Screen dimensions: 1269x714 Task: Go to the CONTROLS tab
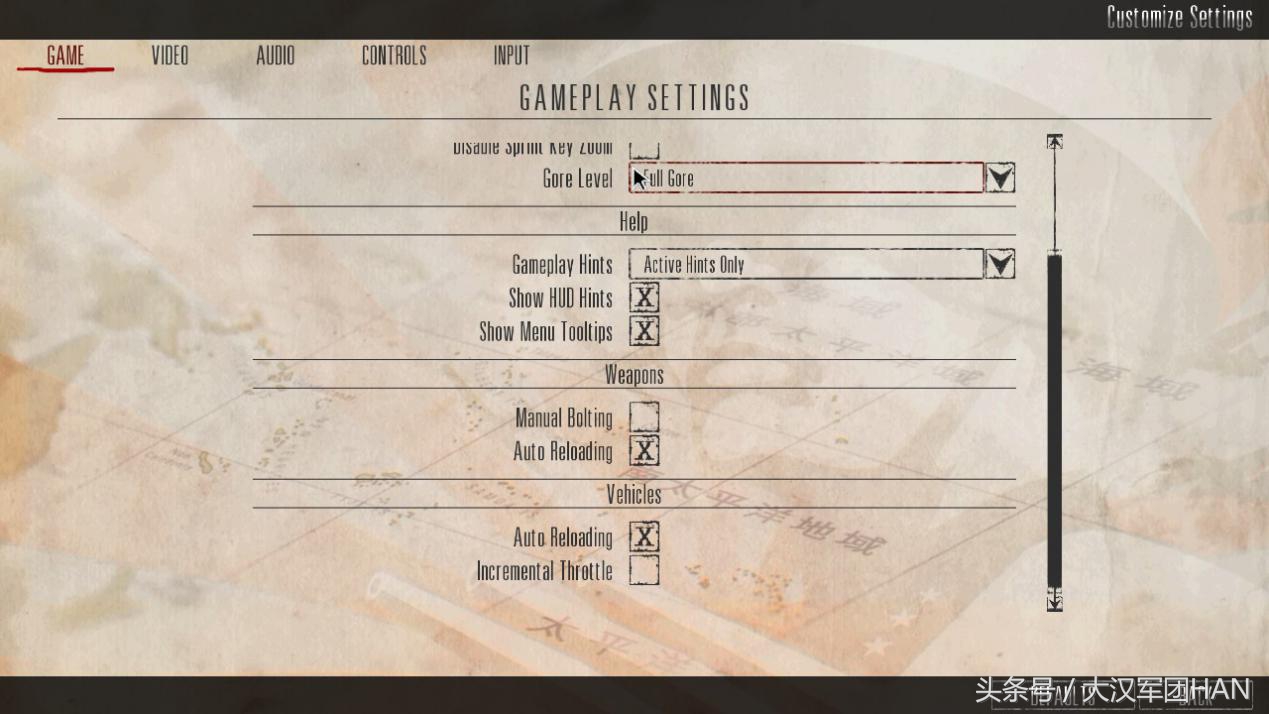coord(394,56)
